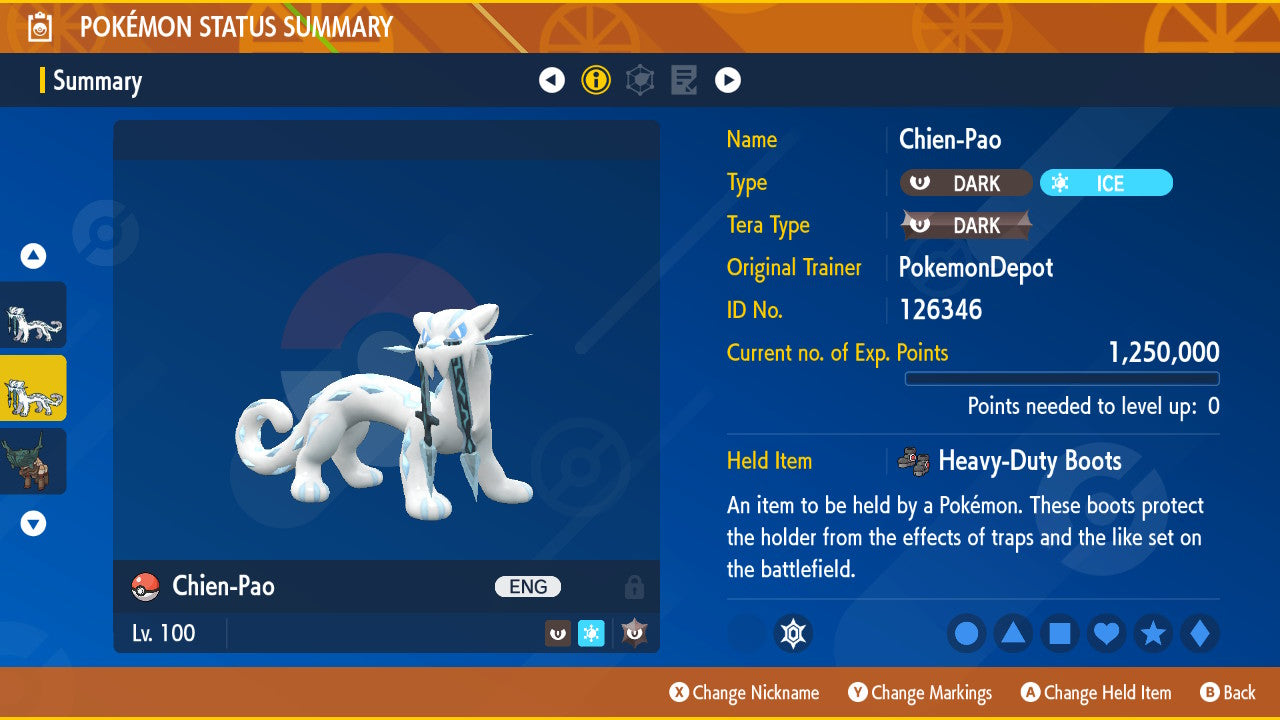Toggle the diamond marking
Image resolution: width=1280 pixels, height=720 pixels.
click(x=1200, y=634)
